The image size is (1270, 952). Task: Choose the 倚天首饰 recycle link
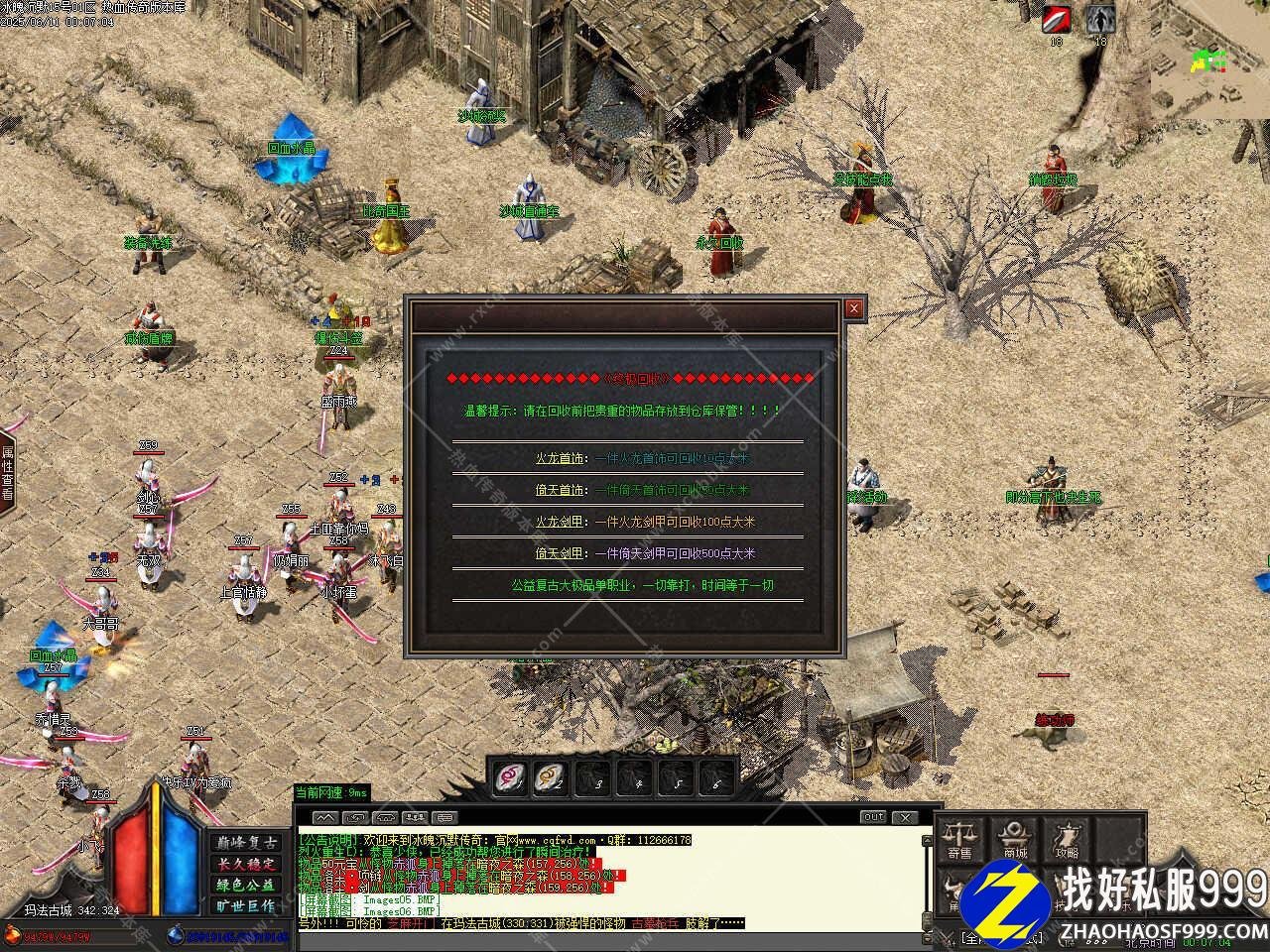click(x=560, y=490)
